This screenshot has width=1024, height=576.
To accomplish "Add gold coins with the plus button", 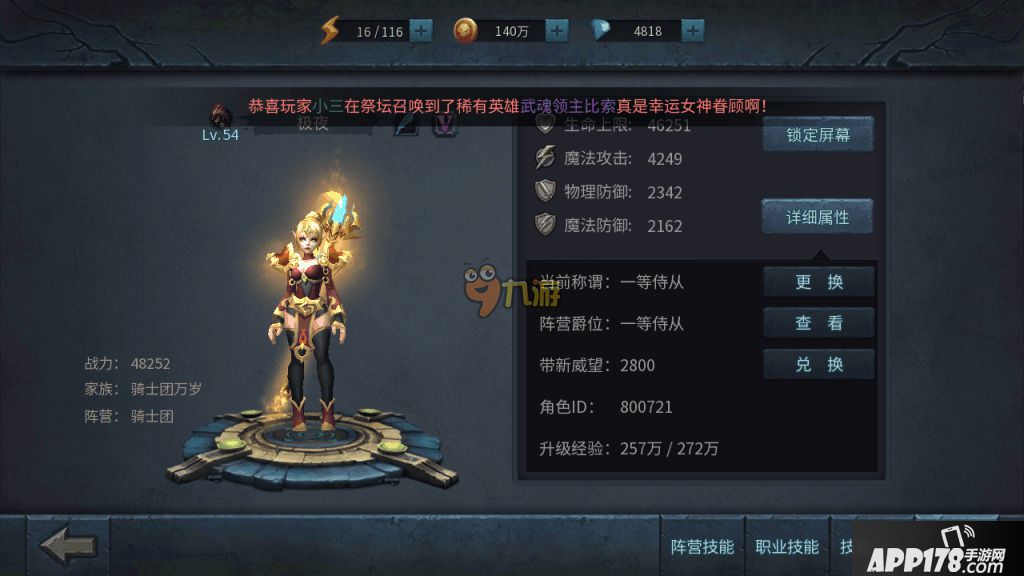I will 556,31.
